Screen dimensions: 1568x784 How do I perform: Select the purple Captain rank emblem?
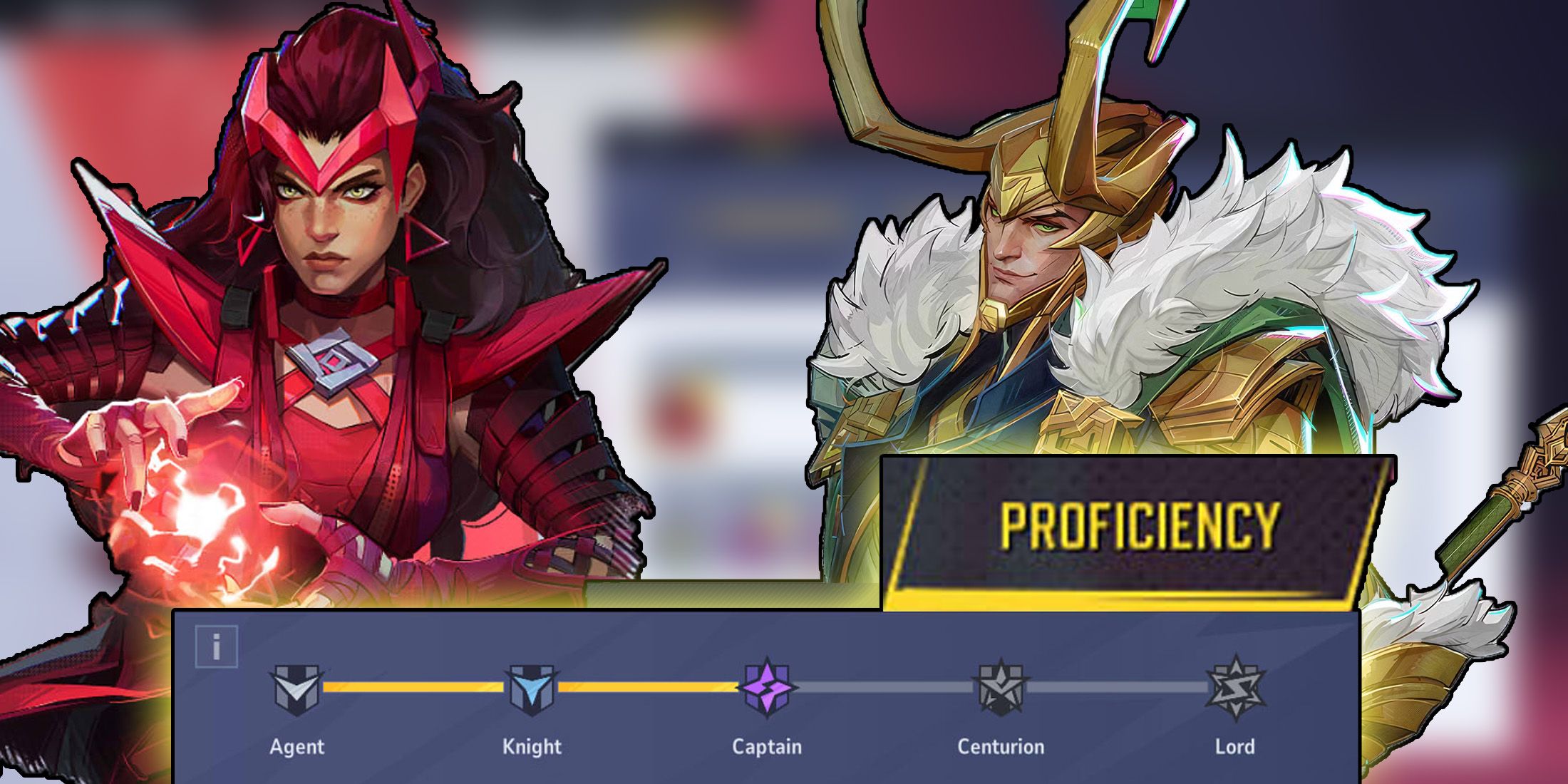[765, 684]
